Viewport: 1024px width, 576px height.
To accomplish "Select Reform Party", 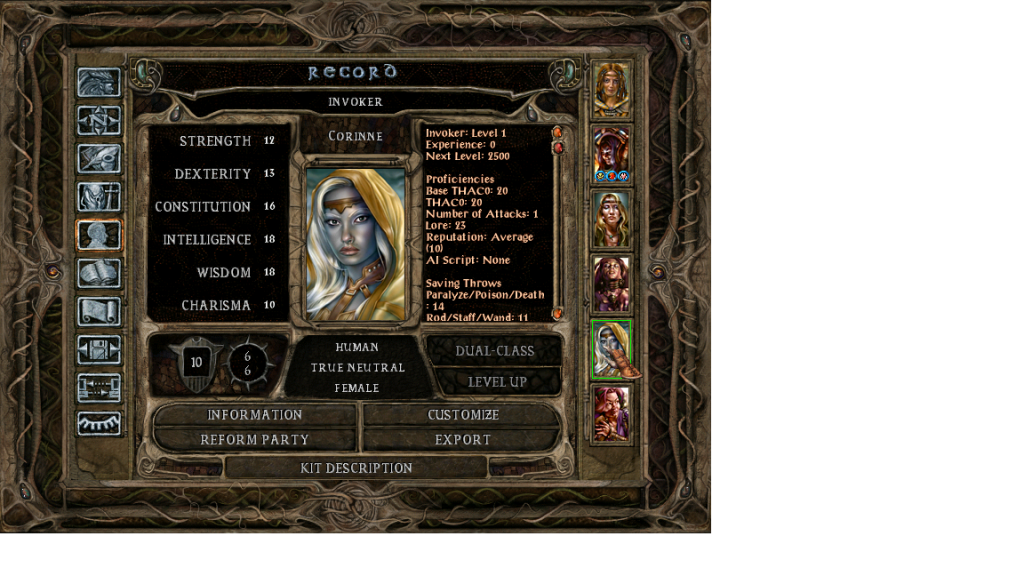I will point(254,440).
